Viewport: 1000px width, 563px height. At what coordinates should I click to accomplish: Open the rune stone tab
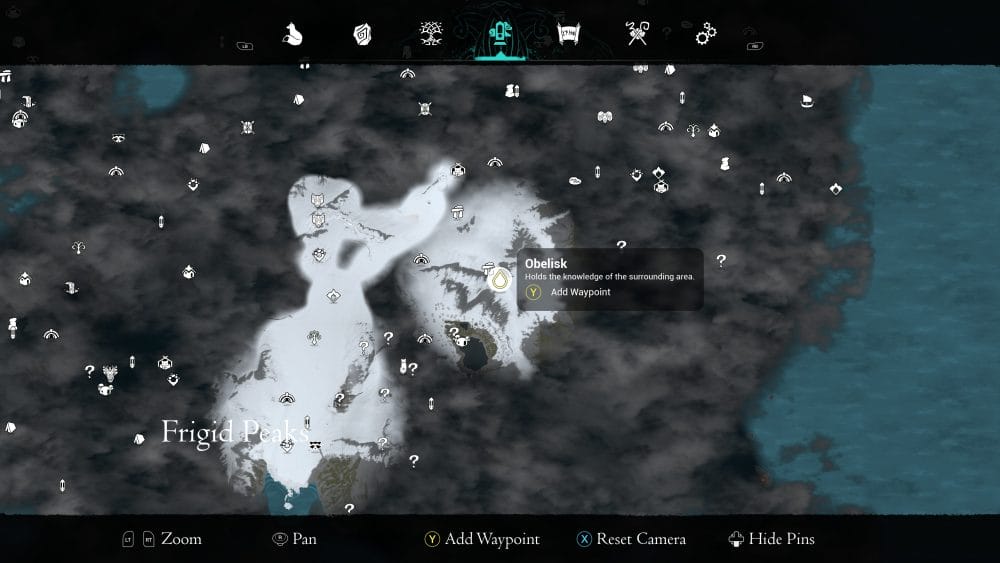point(362,35)
